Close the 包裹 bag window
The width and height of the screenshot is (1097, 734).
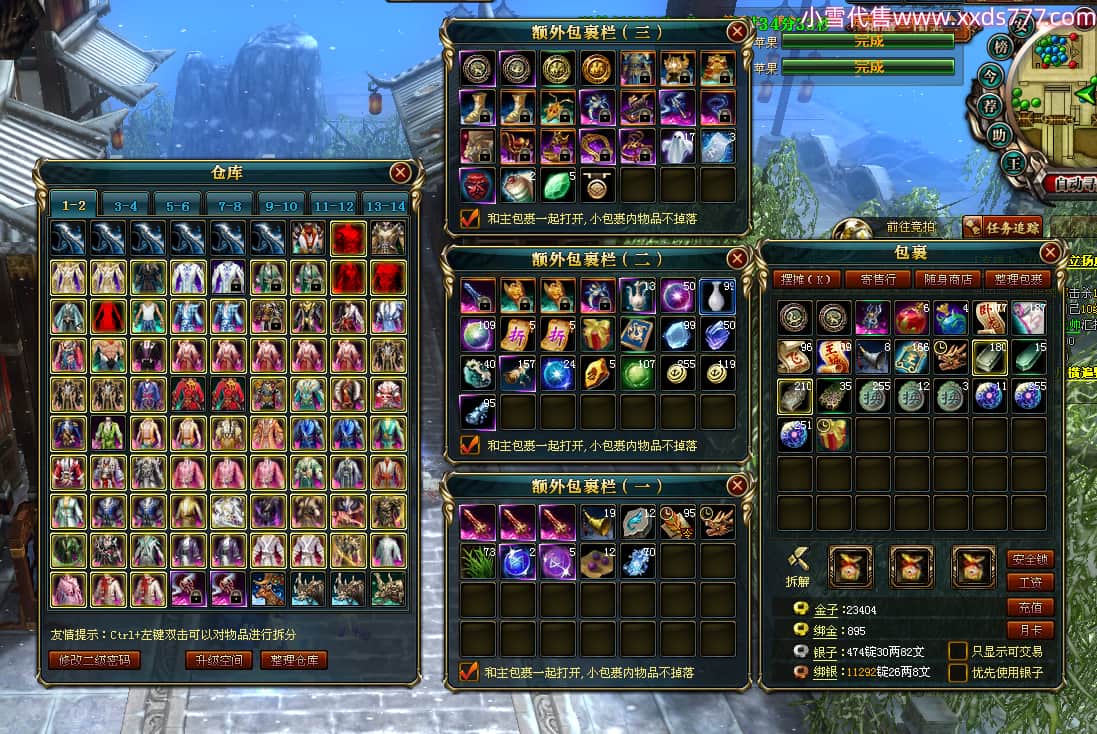[1050, 252]
